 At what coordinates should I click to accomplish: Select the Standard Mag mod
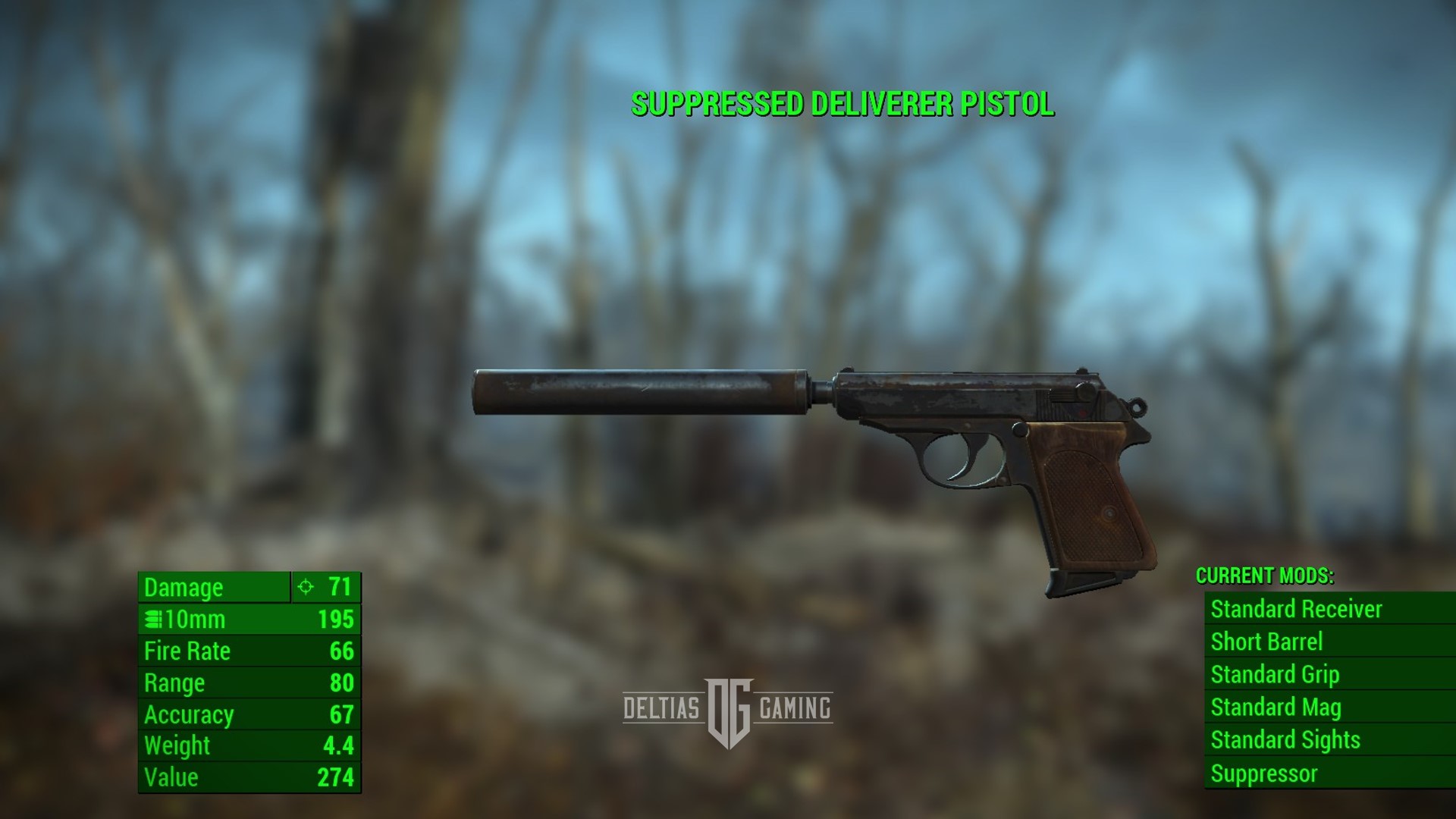click(x=1276, y=707)
